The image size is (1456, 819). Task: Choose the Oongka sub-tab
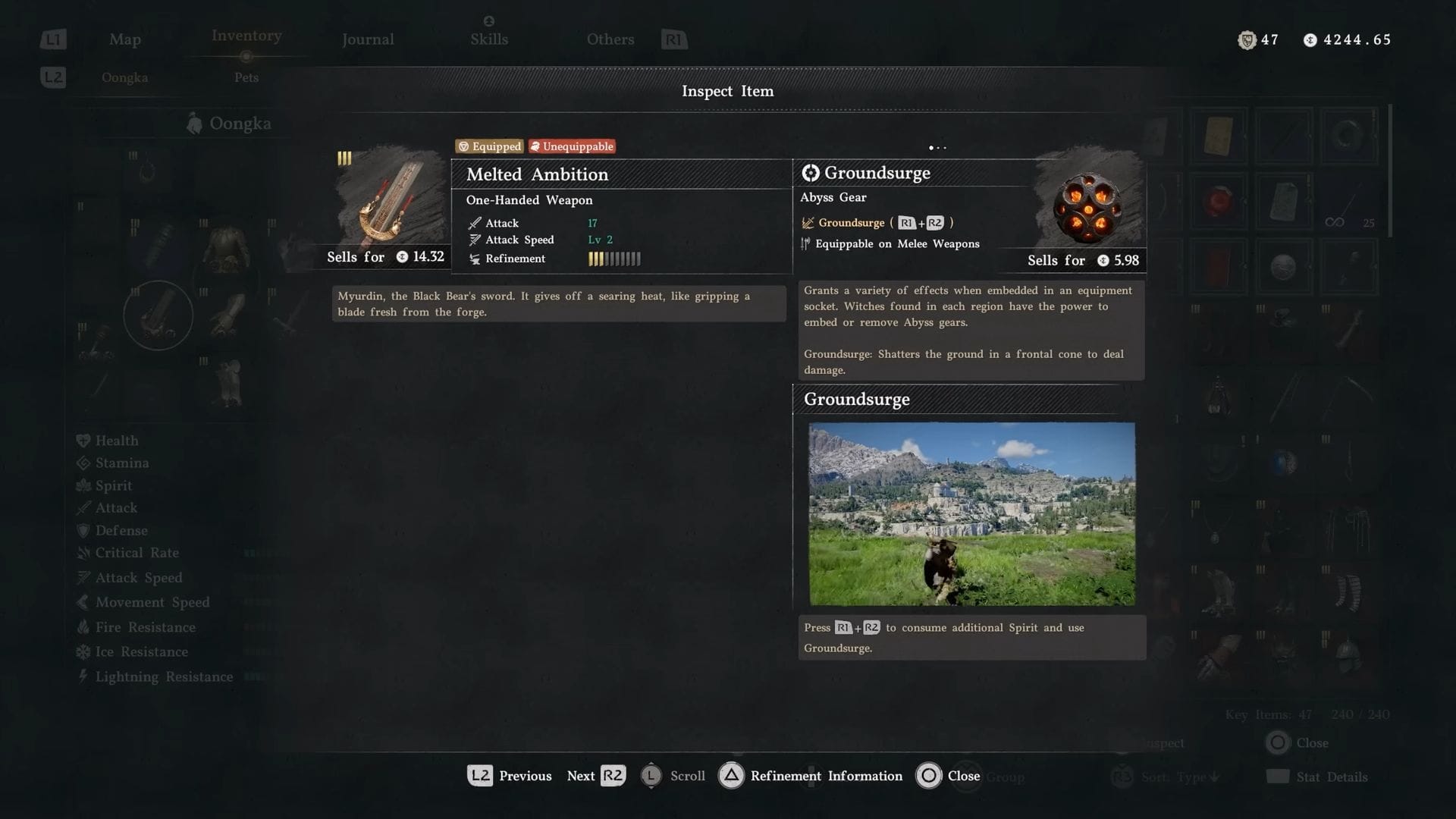pyautogui.click(x=125, y=77)
